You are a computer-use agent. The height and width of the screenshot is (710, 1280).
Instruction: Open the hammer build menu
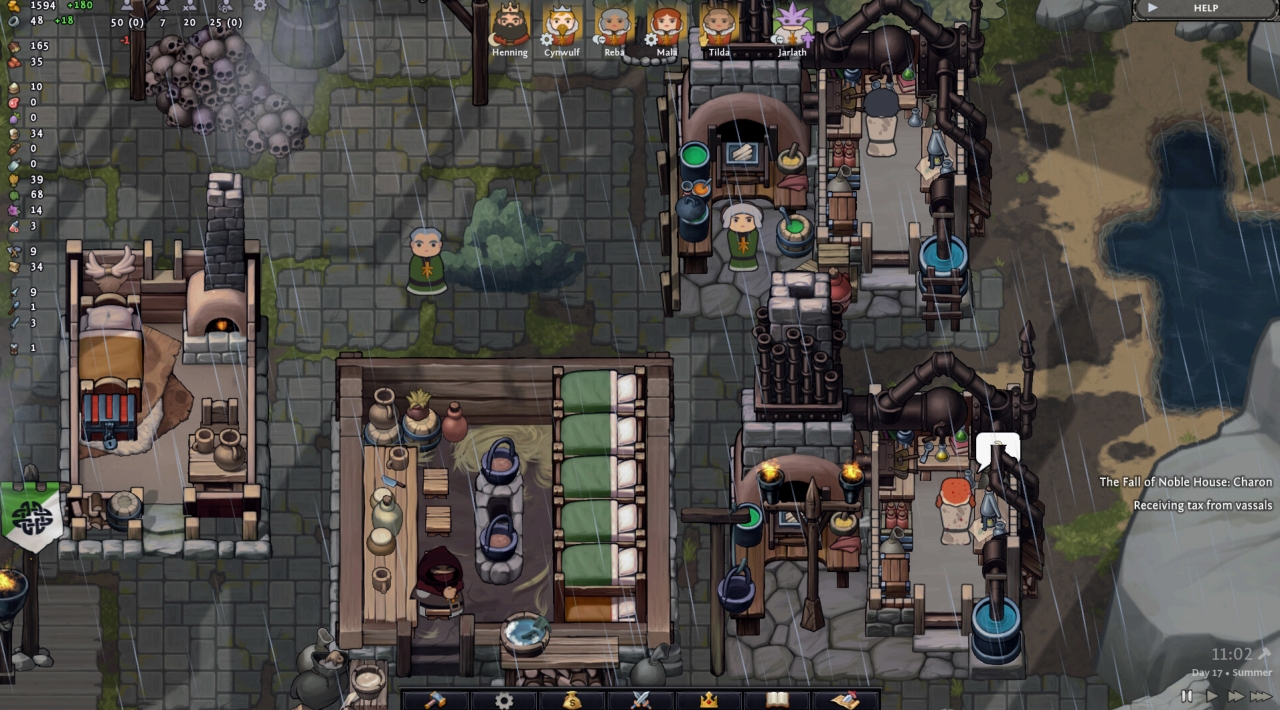(435, 700)
